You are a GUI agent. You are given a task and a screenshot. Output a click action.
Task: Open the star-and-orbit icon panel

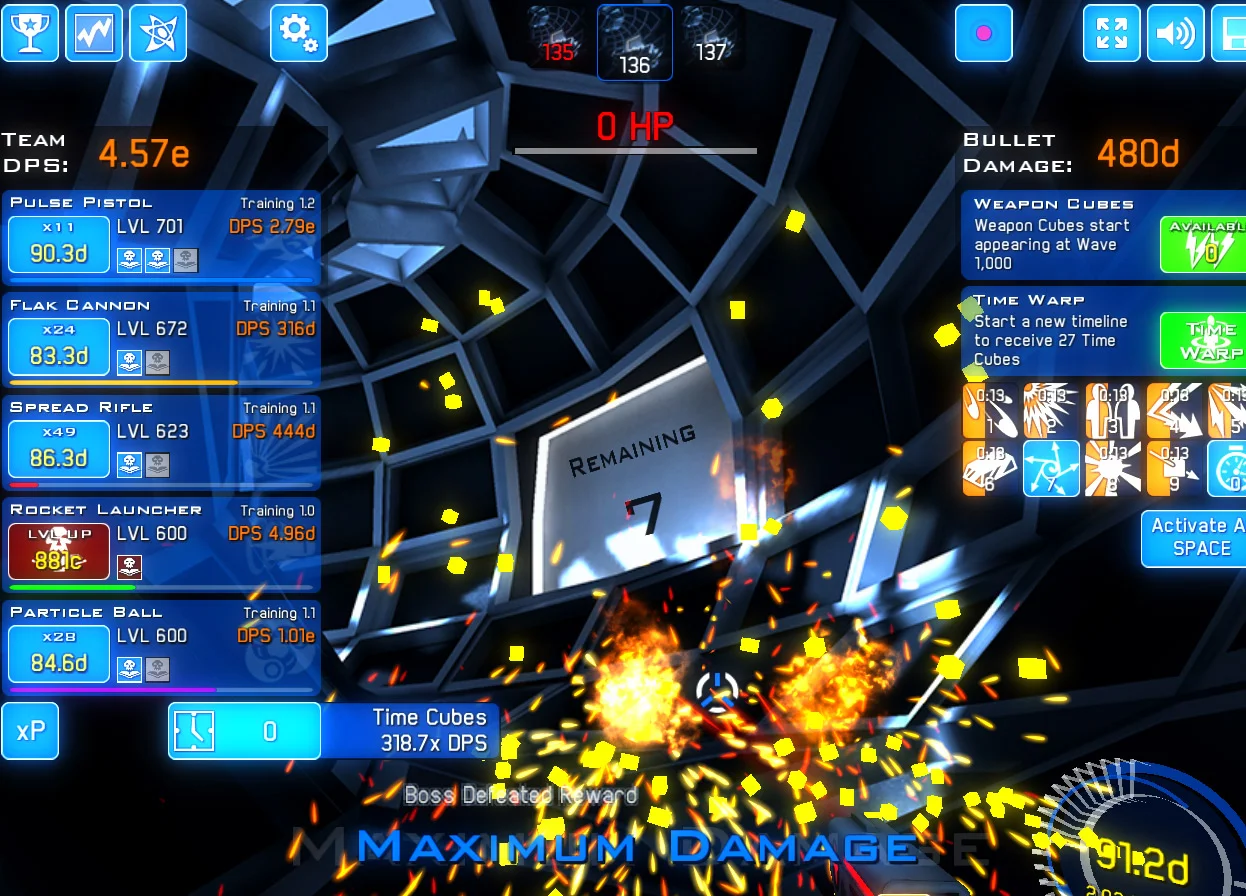point(158,33)
